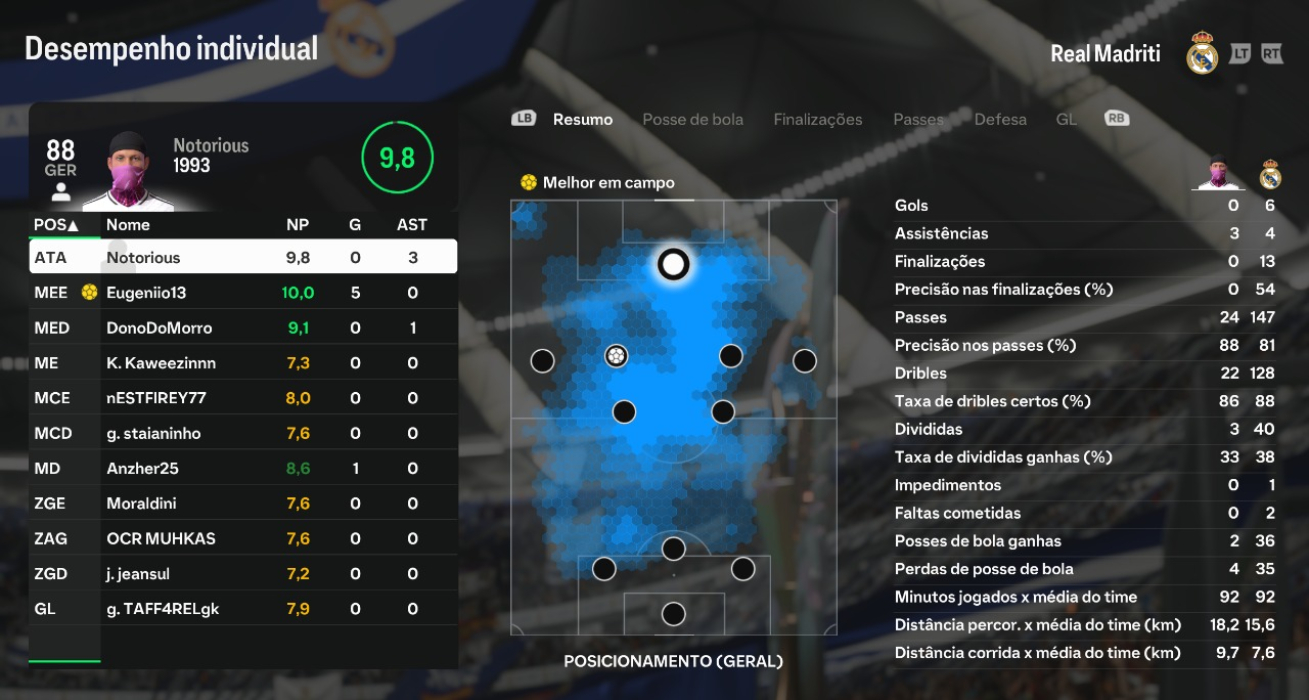Click OCR MUHKAS player row
Screen dimensions: 1309x700
coord(243,538)
